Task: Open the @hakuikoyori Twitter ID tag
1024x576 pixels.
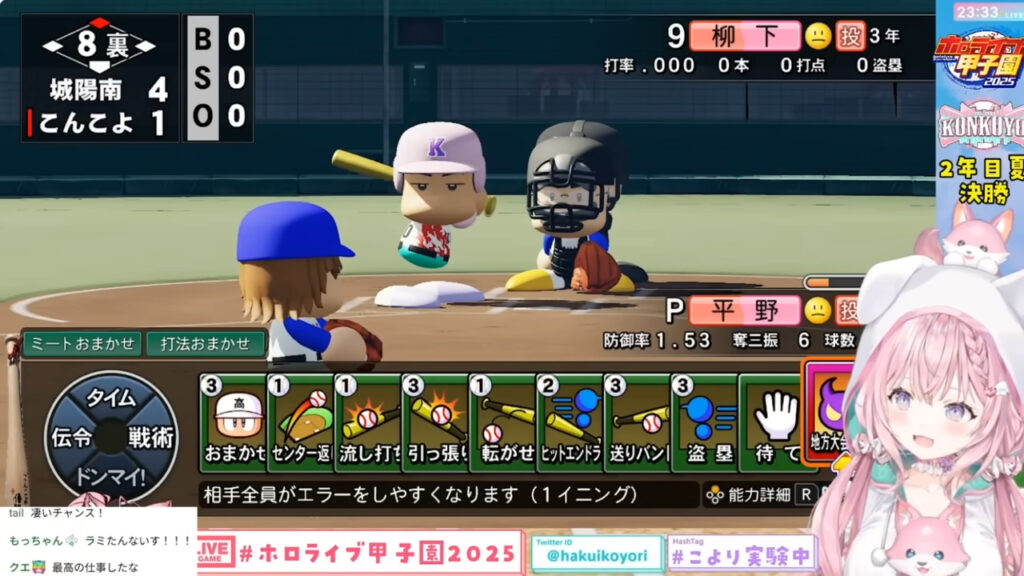Action: coord(597,554)
